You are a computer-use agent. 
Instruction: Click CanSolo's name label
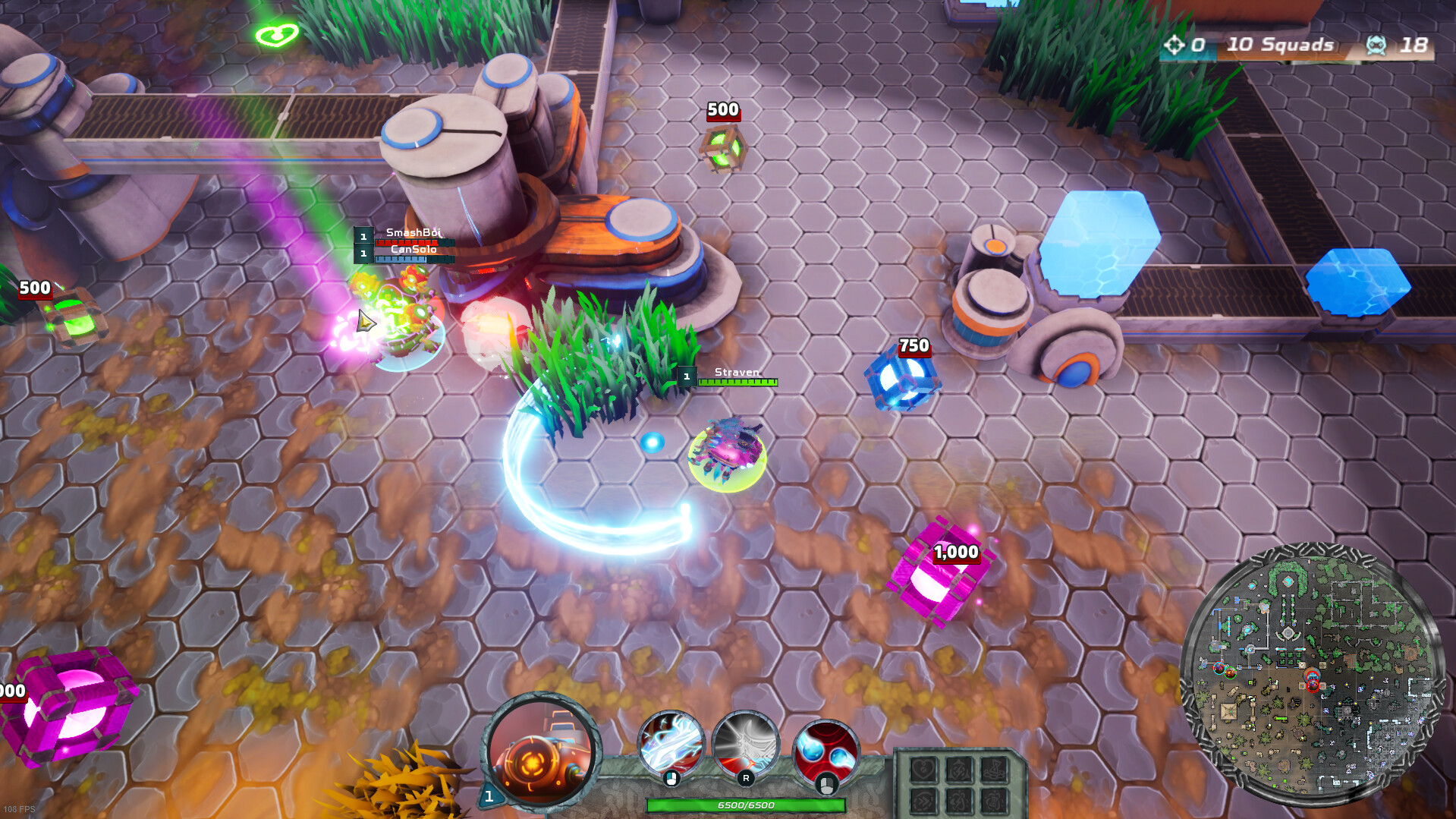coord(415,249)
